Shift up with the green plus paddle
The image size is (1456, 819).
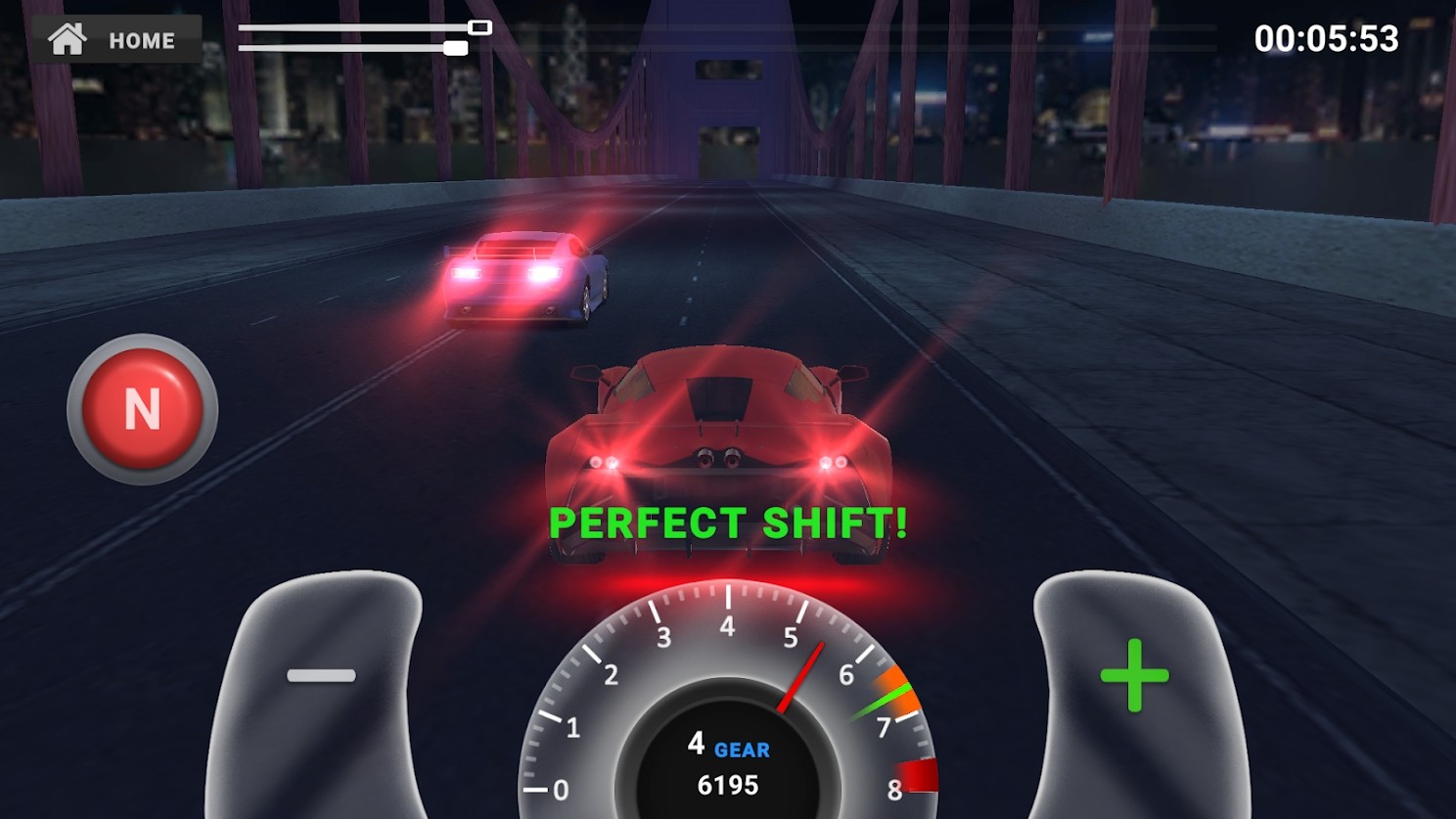(1134, 675)
